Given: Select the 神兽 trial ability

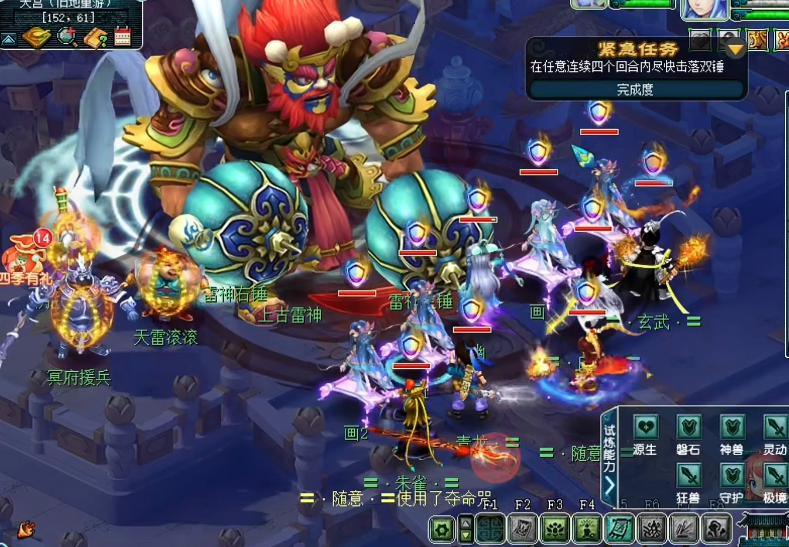Looking at the screenshot, I should click(732, 428).
